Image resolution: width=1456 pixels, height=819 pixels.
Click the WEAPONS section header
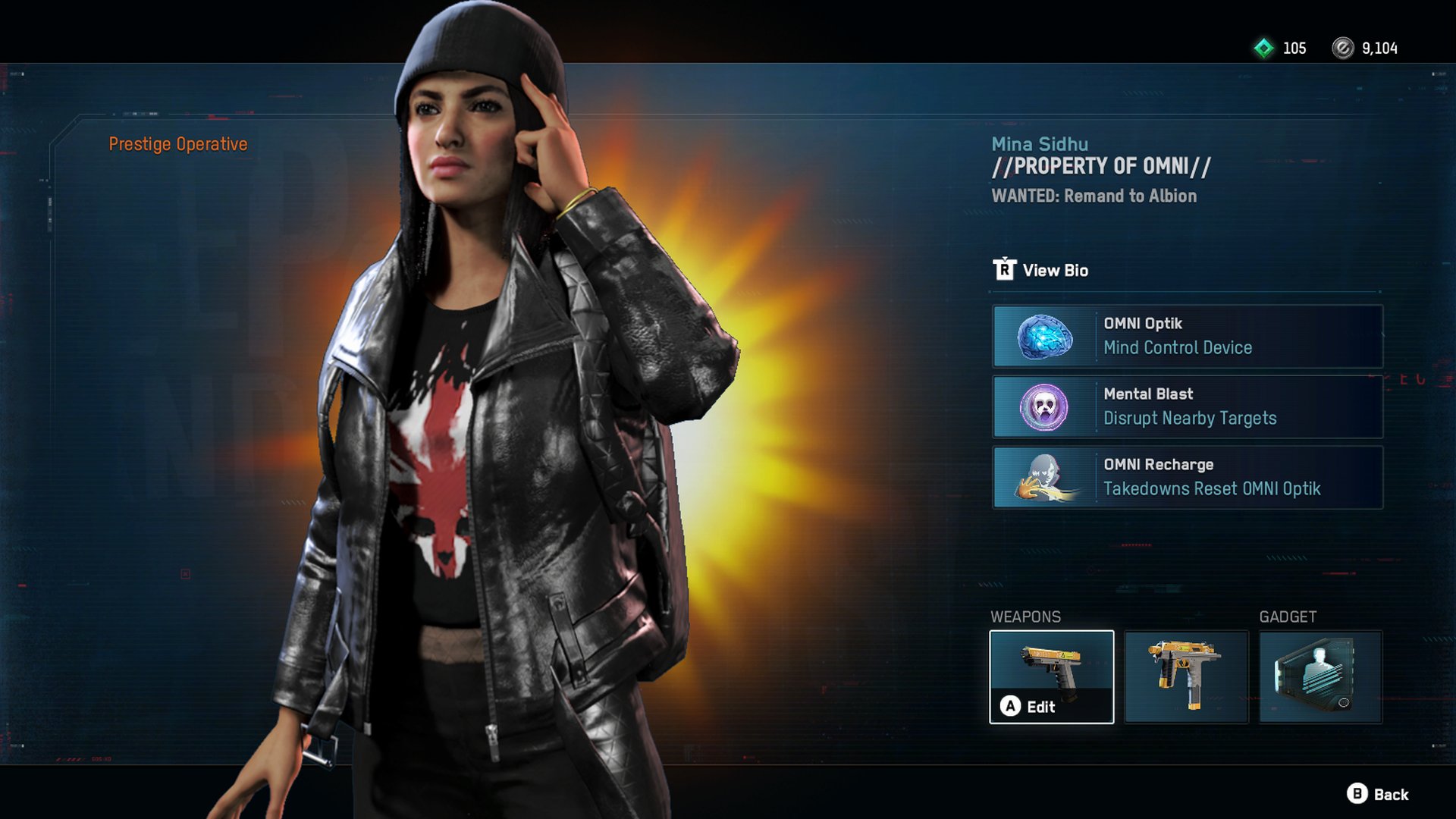tap(1026, 617)
